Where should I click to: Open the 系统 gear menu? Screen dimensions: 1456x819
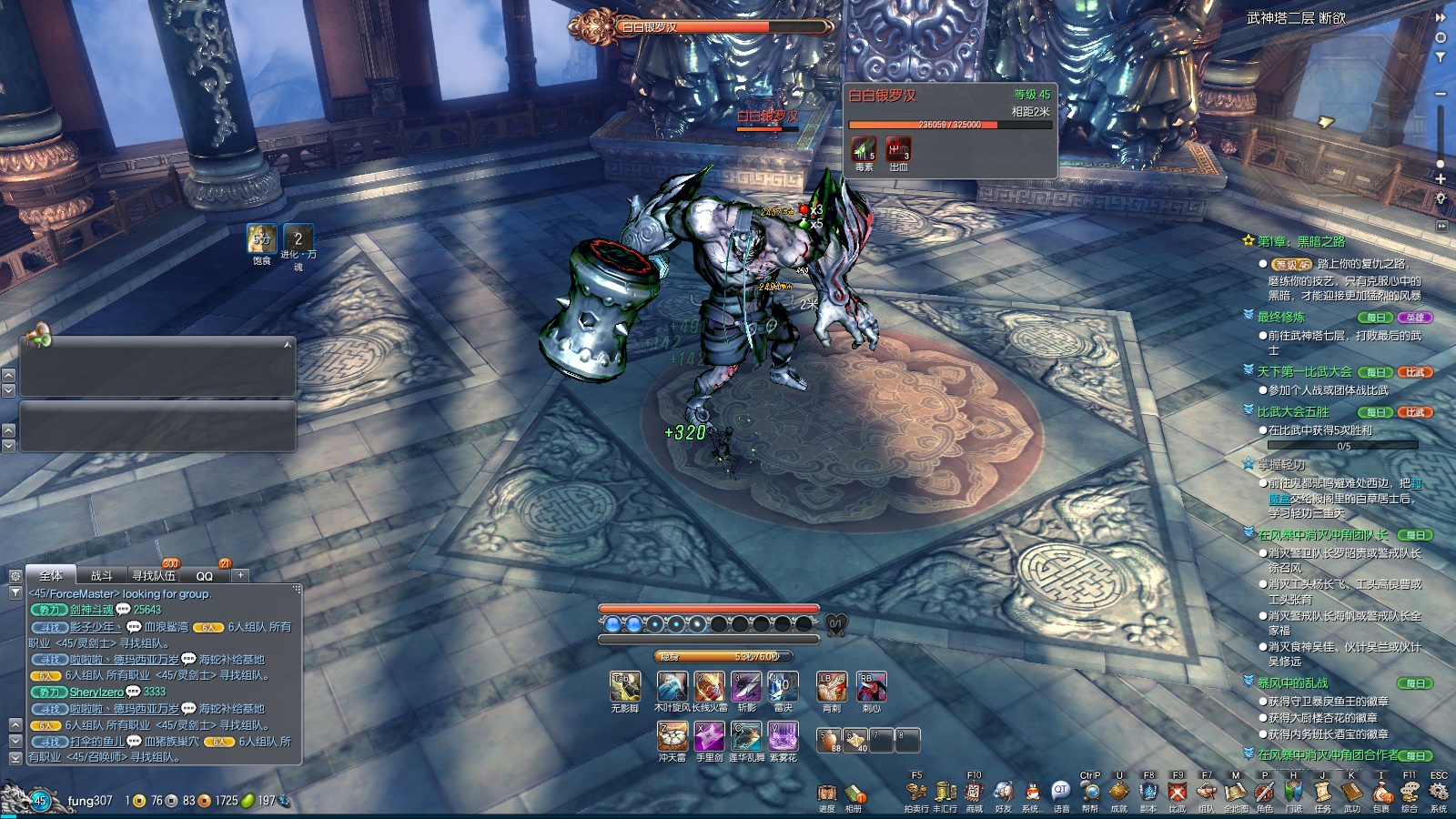tap(1439, 793)
